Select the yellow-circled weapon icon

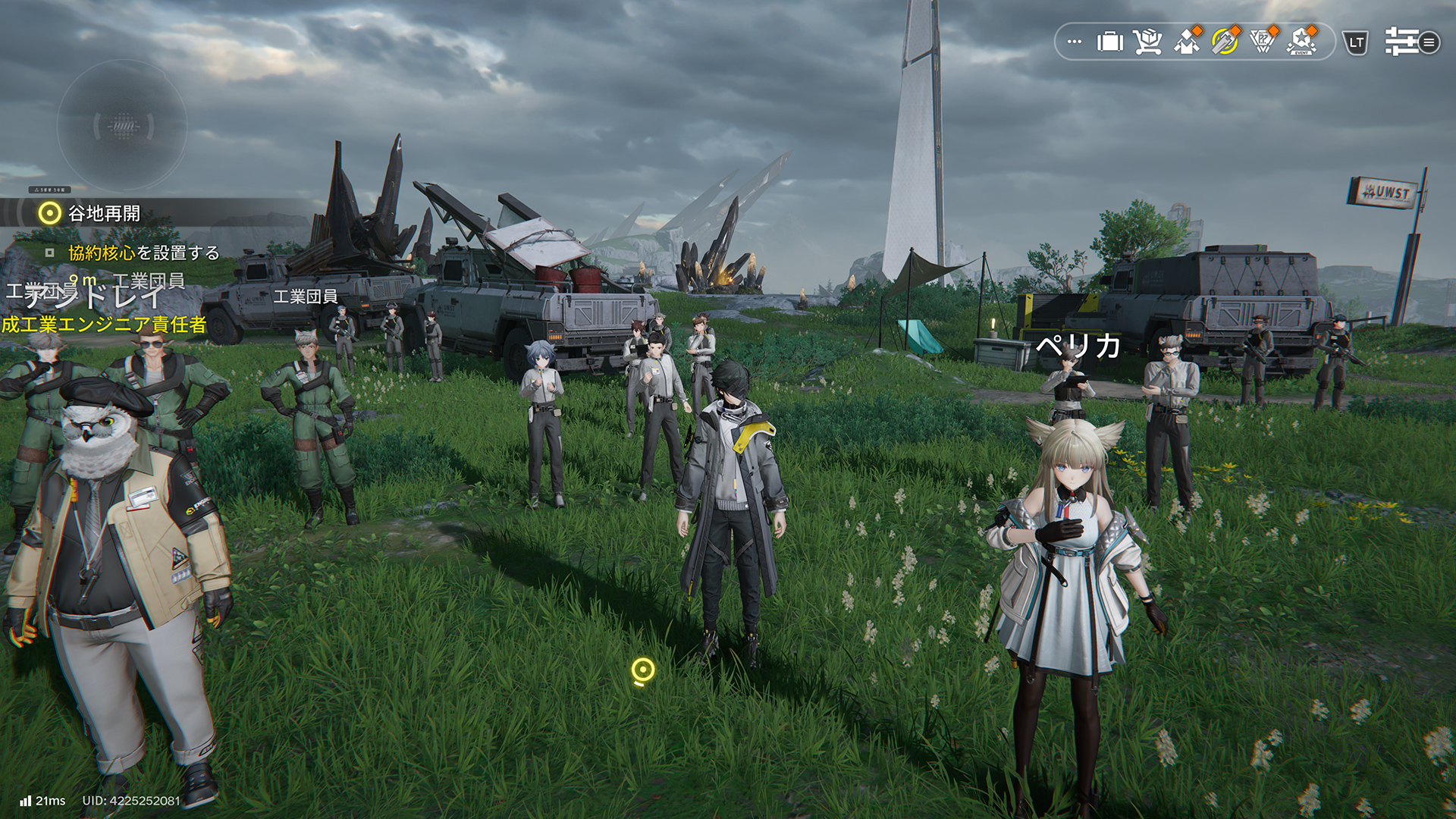tap(1224, 42)
